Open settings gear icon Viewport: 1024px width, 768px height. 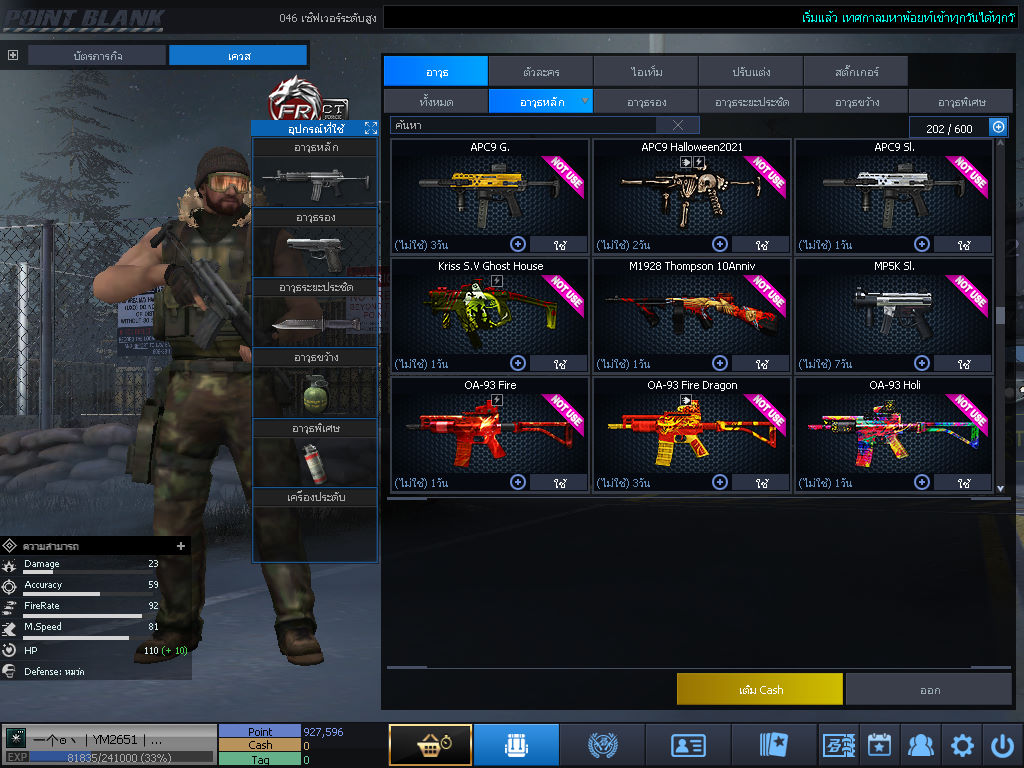(x=962, y=745)
